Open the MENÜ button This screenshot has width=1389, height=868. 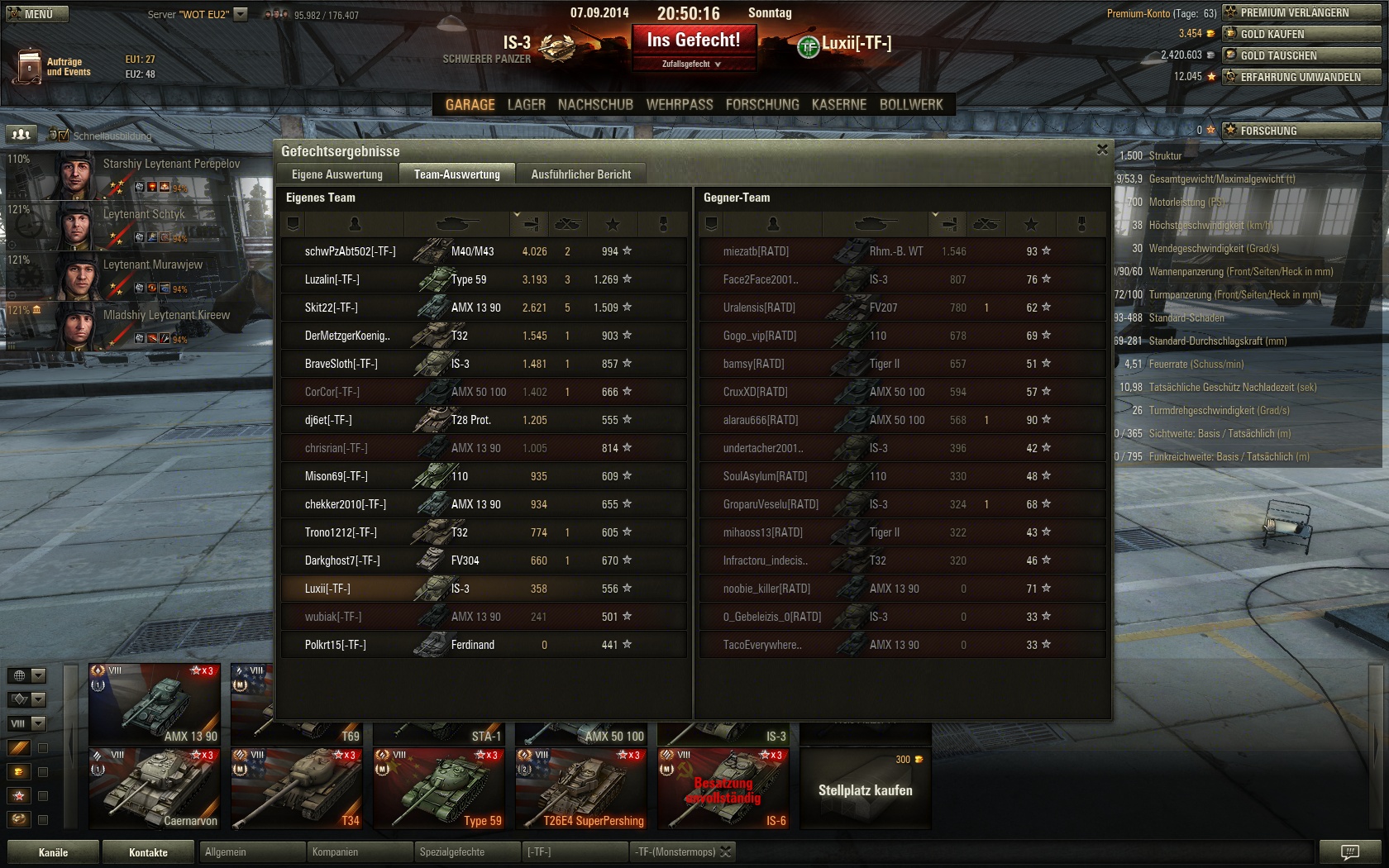[37, 14]
